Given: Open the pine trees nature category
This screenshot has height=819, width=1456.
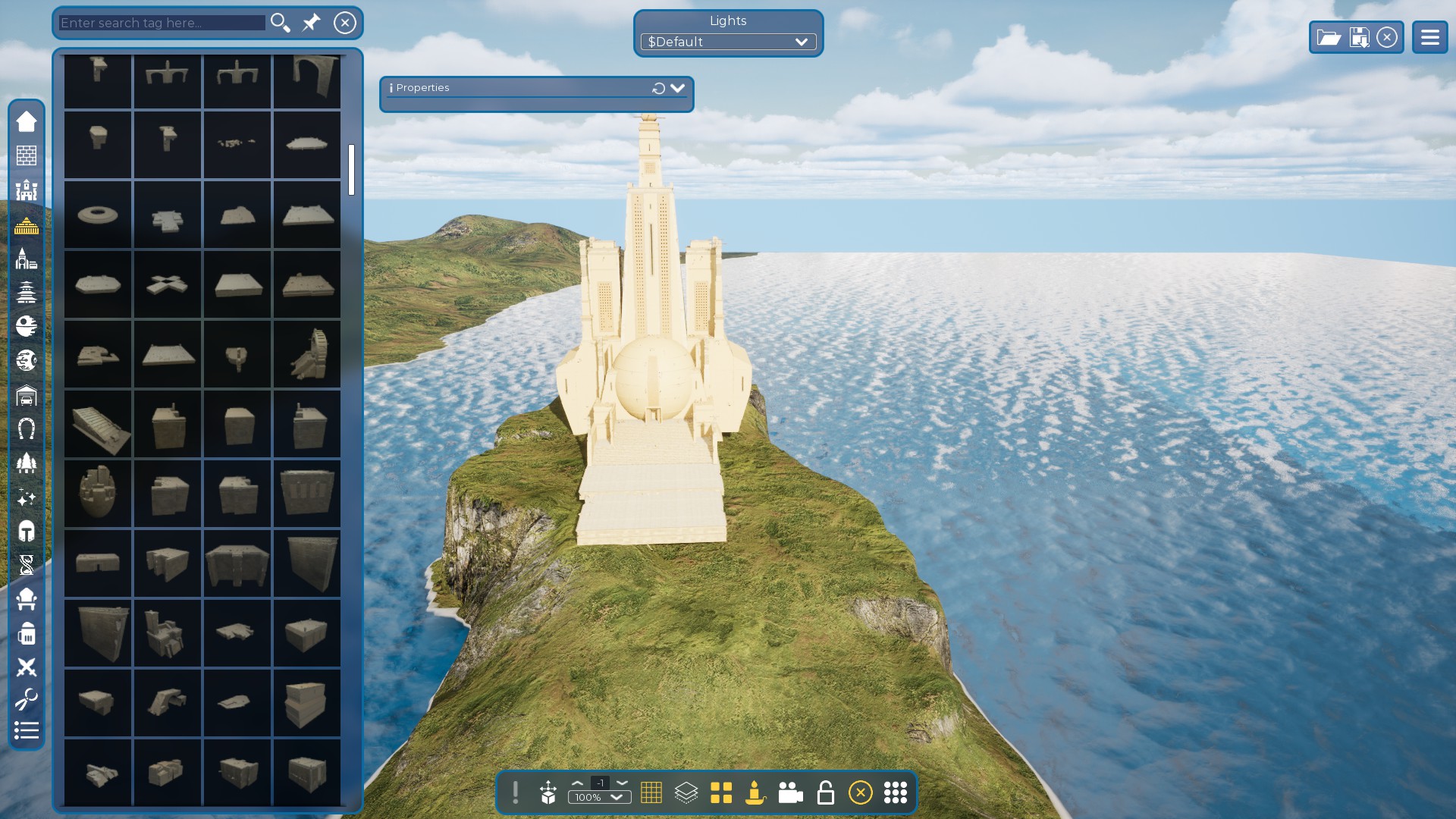Looking at the screenshot, I should (x=27, y=463).
